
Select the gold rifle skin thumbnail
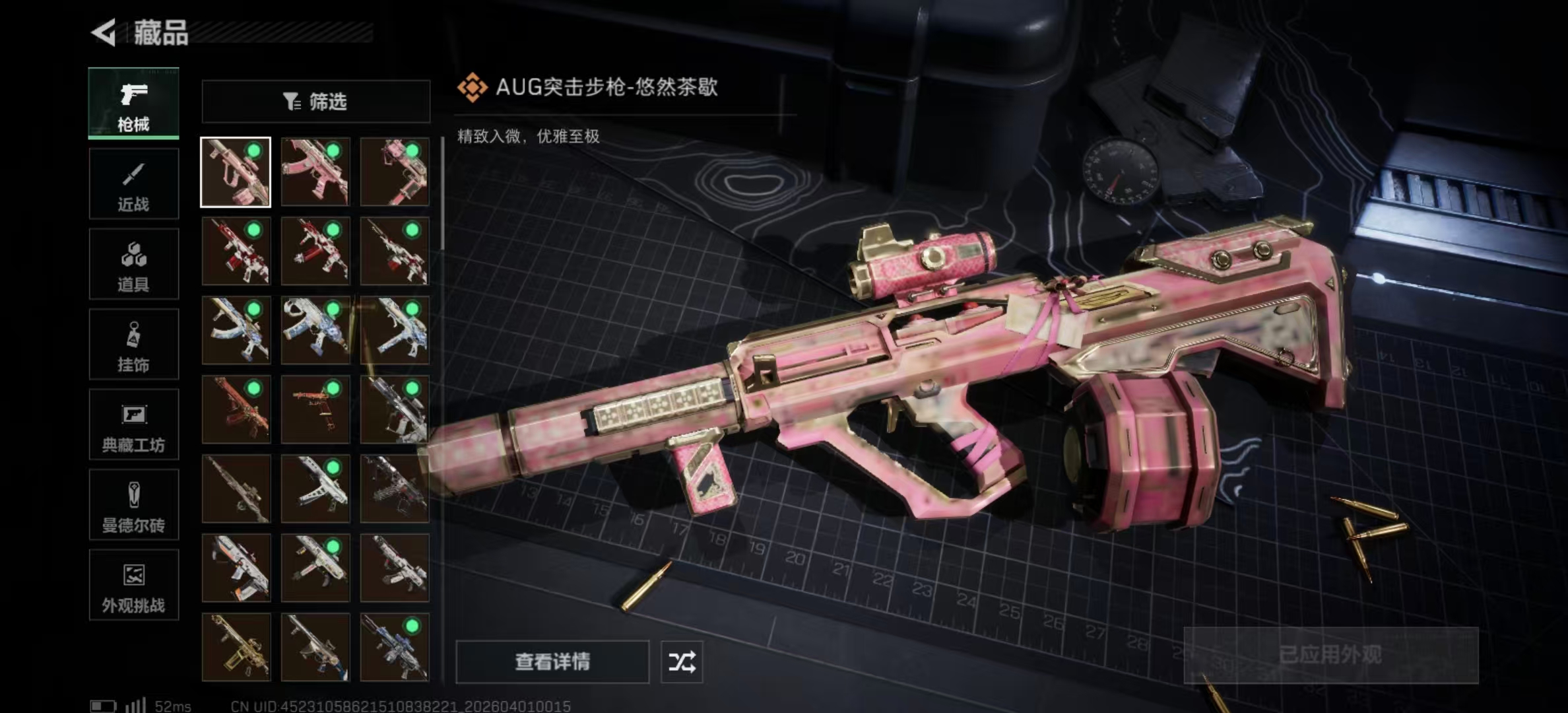pyautogui.click(x=236, y=647)
